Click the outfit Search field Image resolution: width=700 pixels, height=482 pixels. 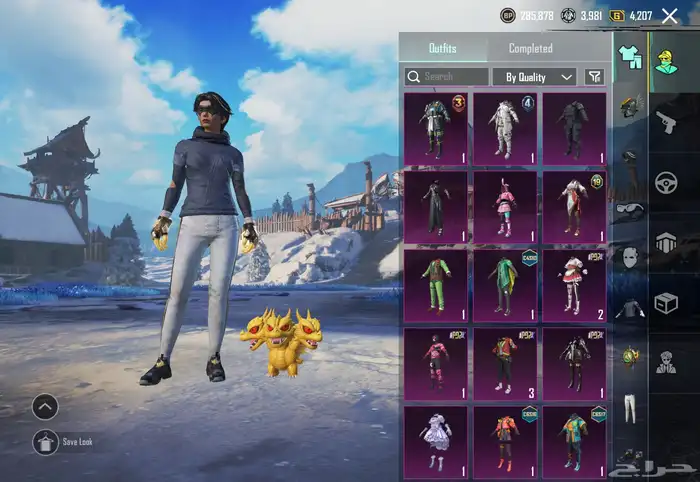click(x=446, y=76)
